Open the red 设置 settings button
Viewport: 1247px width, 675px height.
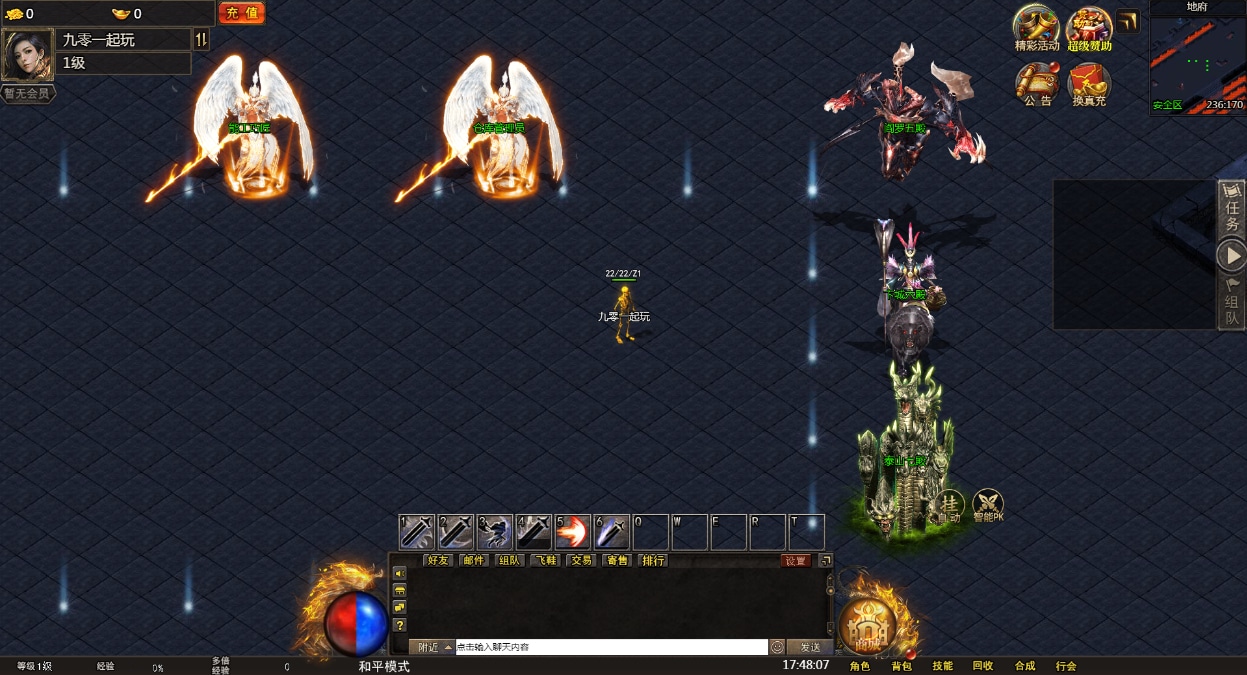[x=796, y=561]
